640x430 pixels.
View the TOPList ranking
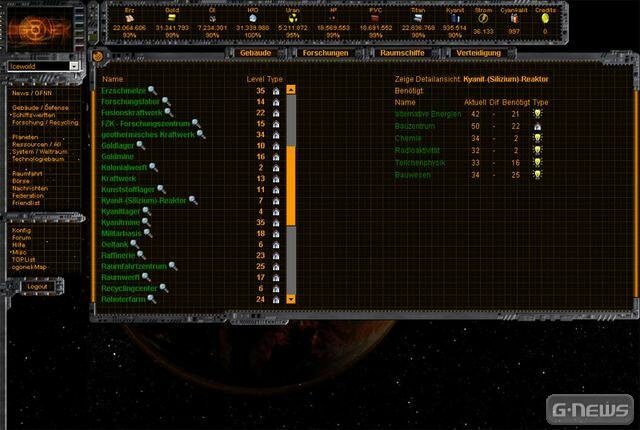tap(26, 258)
